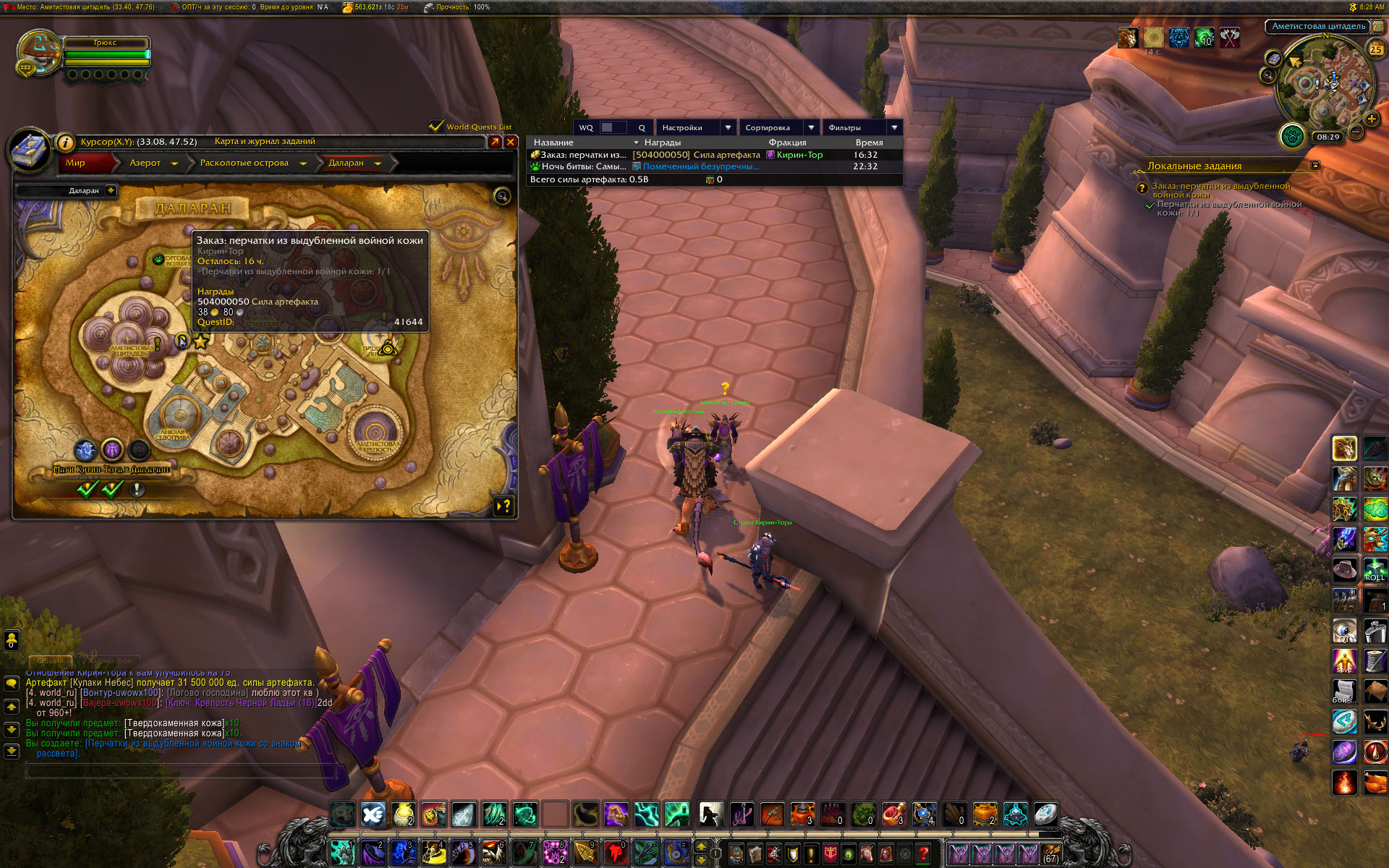Select the Ночь битвы world quest row
The height and width of the screenshot is (868, 1389).
pyautogui.click(x=714, y=166)
